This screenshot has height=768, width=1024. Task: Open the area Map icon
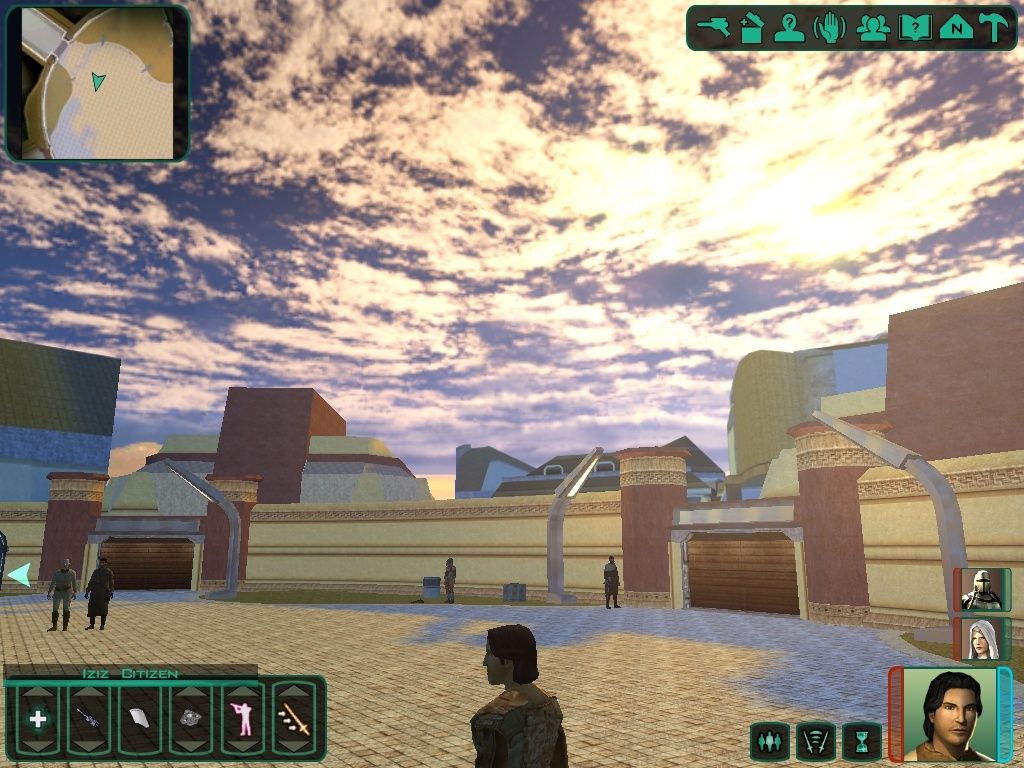(x=956, y=28)
